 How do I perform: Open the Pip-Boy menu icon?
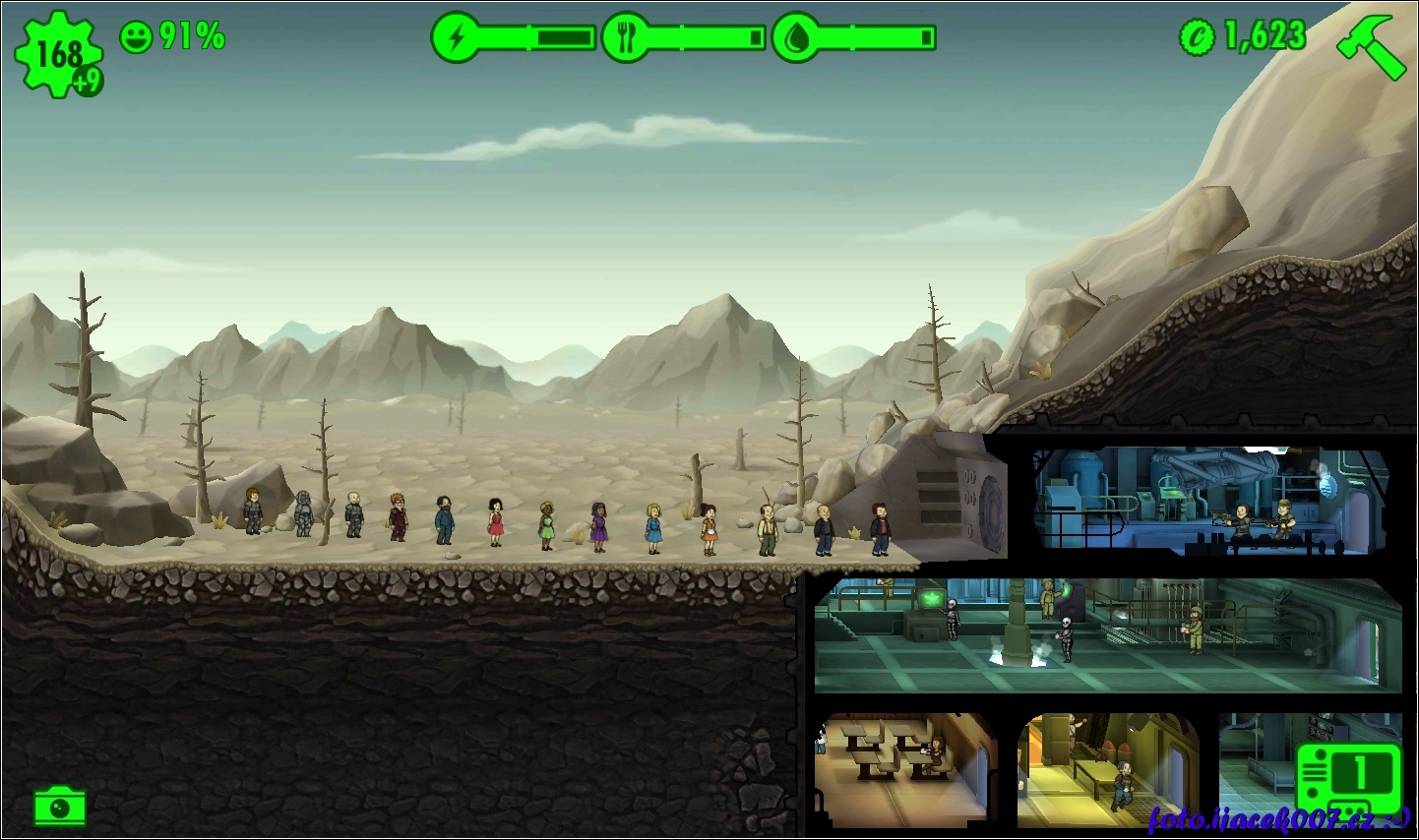pyautogui.click(x=1348, y=777)
